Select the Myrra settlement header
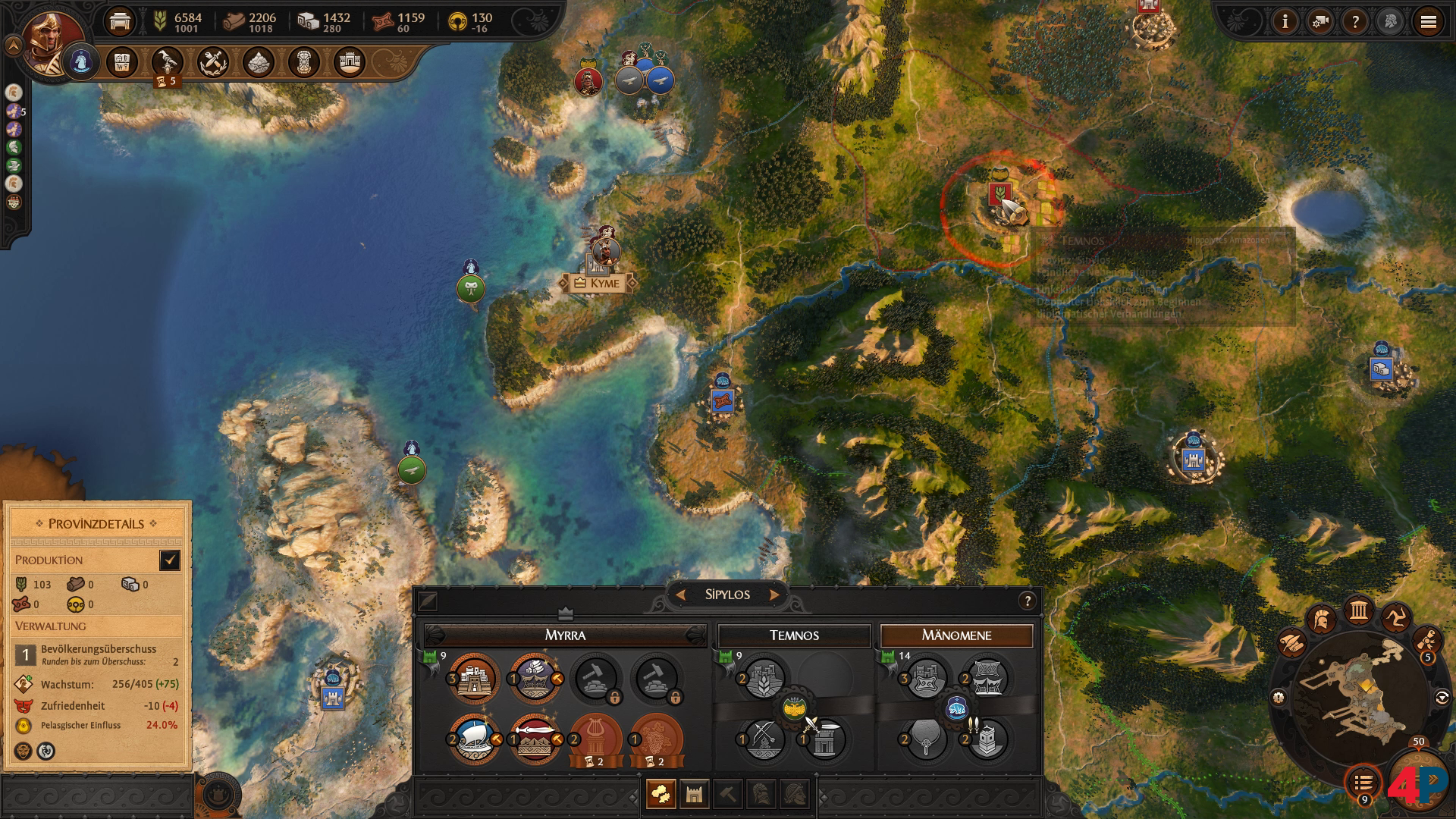 click(x=565, y=635)
